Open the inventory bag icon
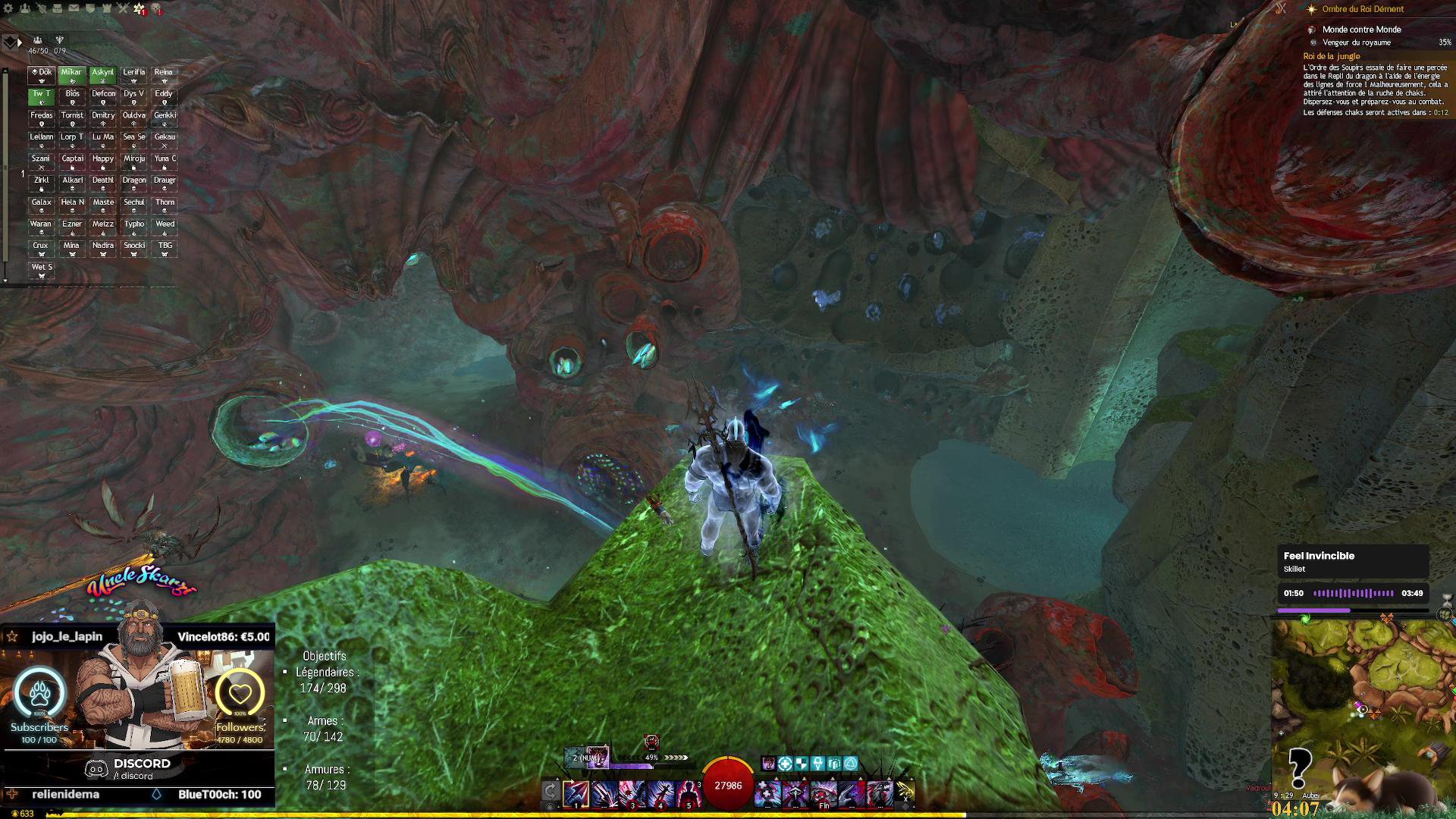Viewport: 1456px width, 819px height. [x=58, y=9]
